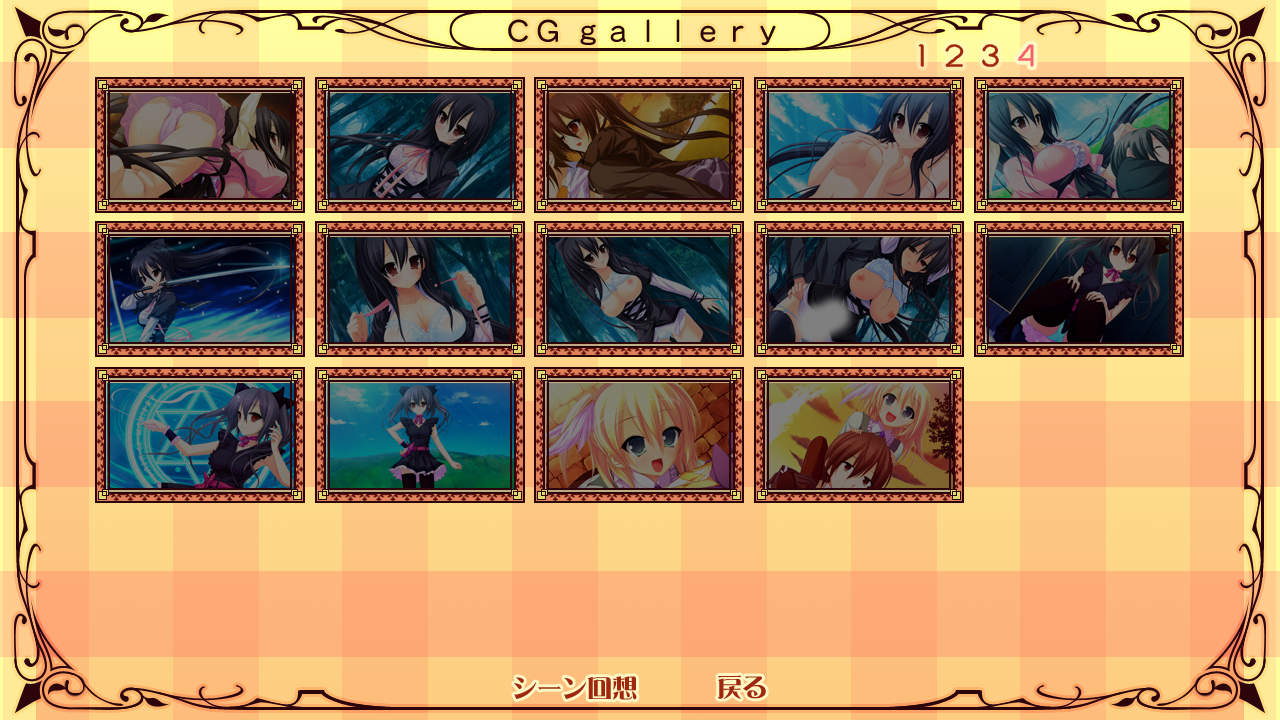Open the brown-haired girl autumn thumbnail

coord(639,146)
